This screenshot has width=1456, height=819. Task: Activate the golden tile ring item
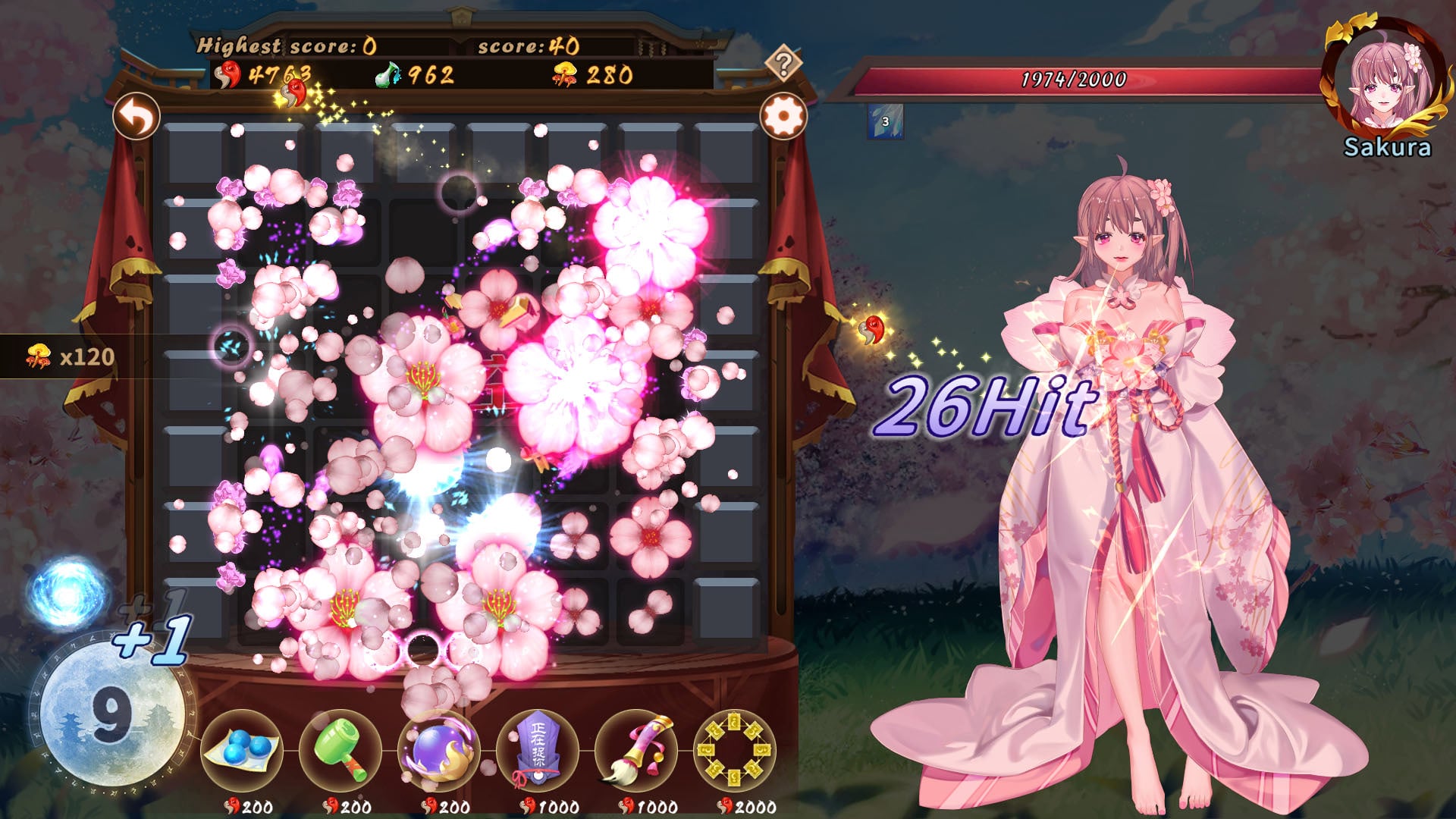[x=734, y=751]
